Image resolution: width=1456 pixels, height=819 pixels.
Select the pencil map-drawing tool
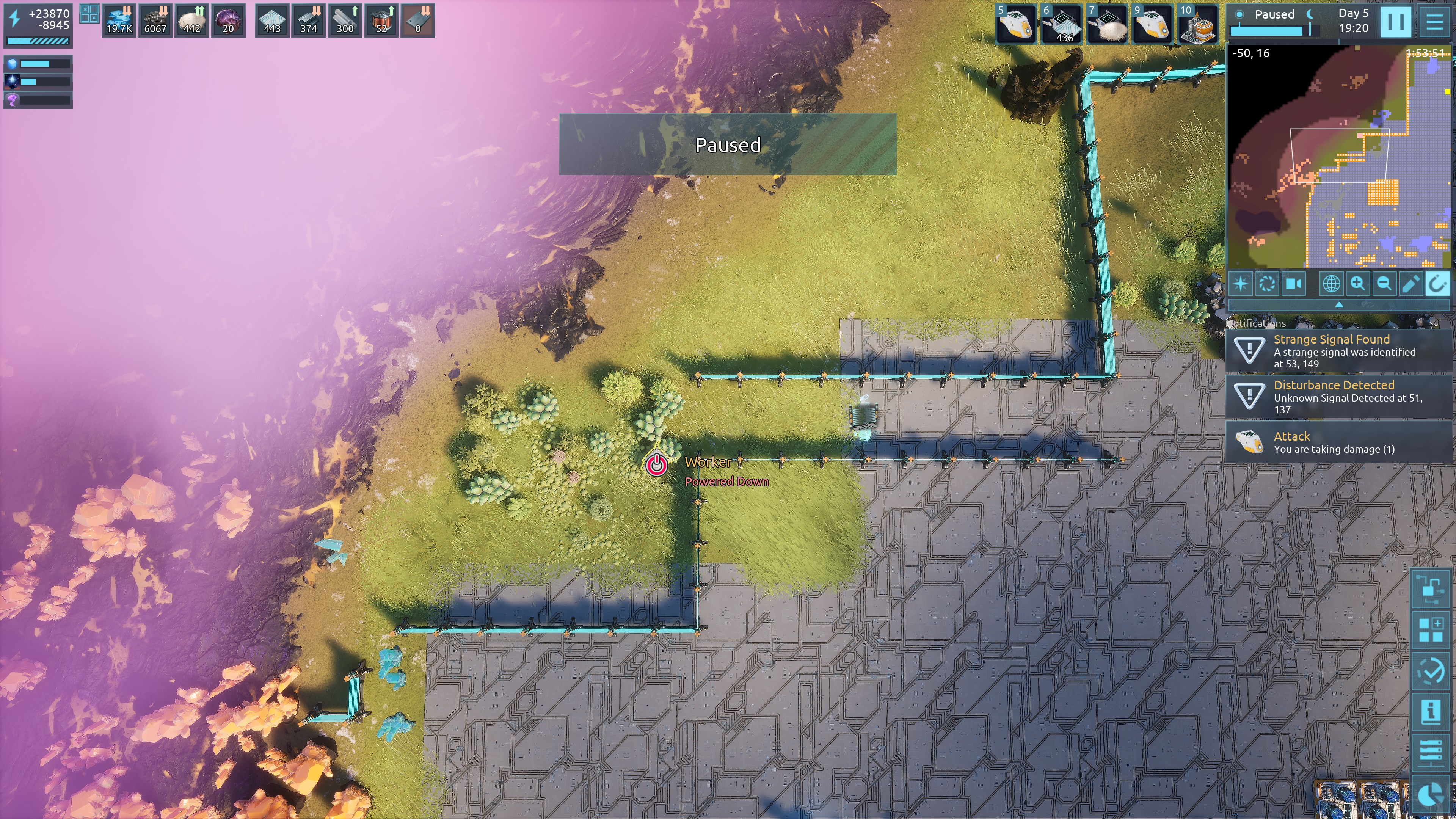1410,283
